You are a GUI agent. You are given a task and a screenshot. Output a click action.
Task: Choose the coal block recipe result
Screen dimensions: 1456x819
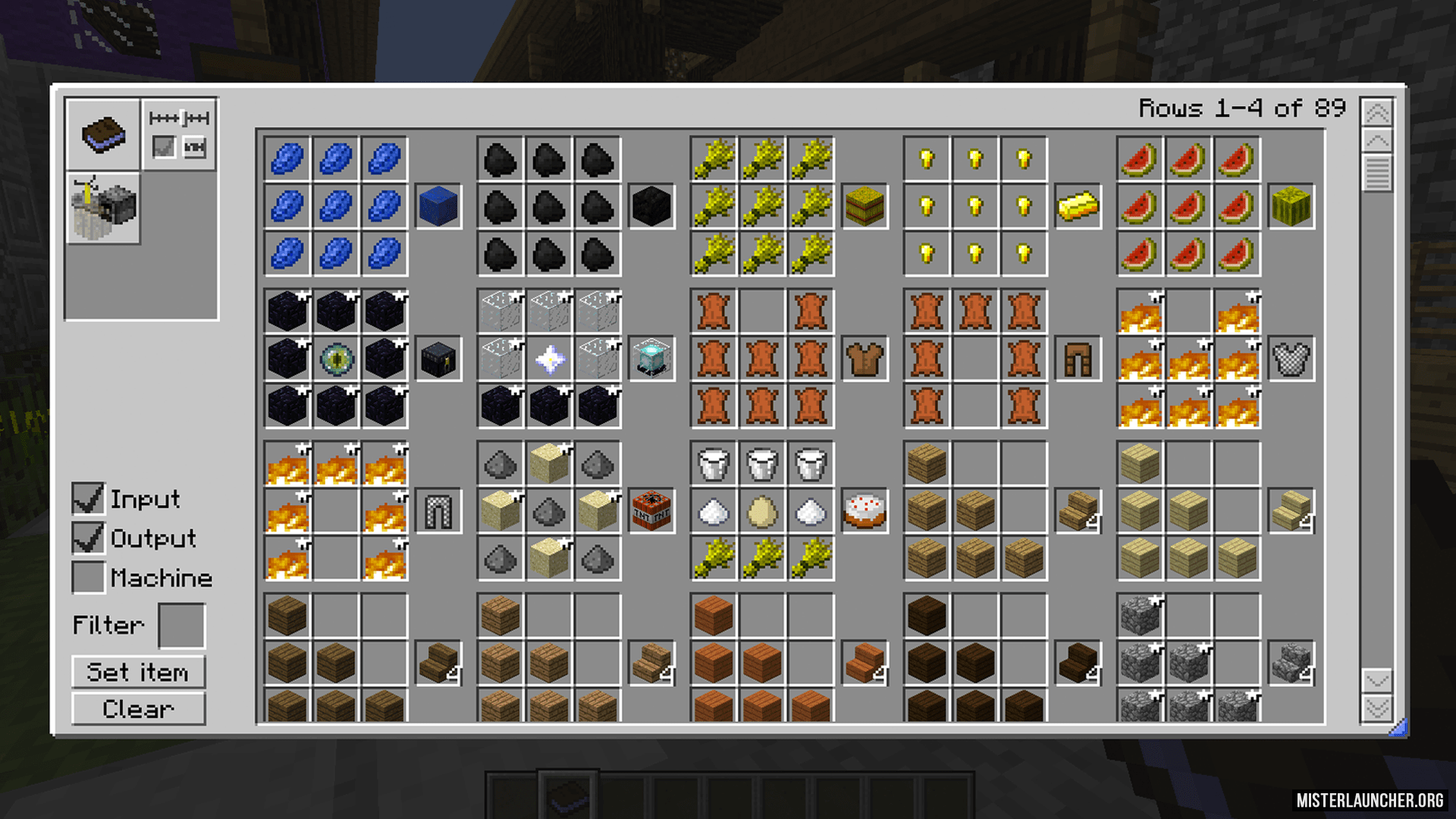(651, 206)
